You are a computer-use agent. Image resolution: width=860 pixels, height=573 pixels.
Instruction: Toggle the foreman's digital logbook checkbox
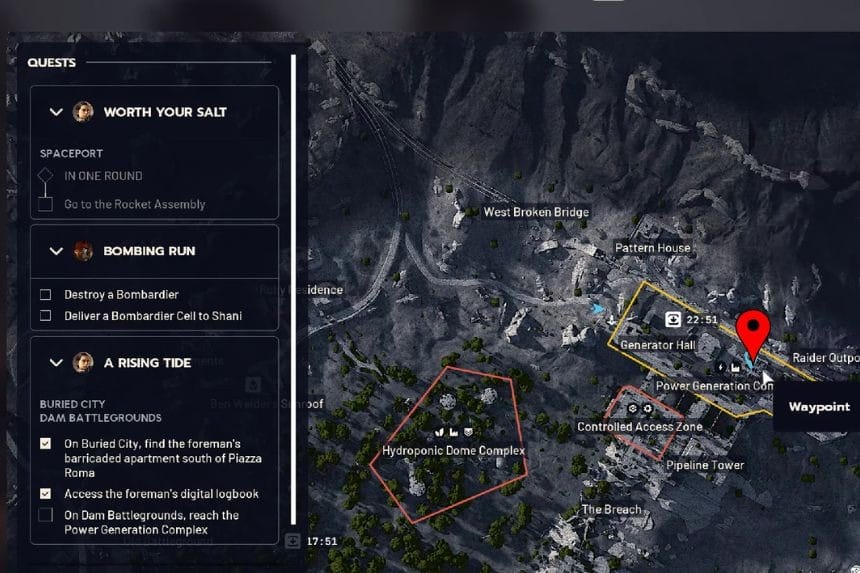(45, 494)
